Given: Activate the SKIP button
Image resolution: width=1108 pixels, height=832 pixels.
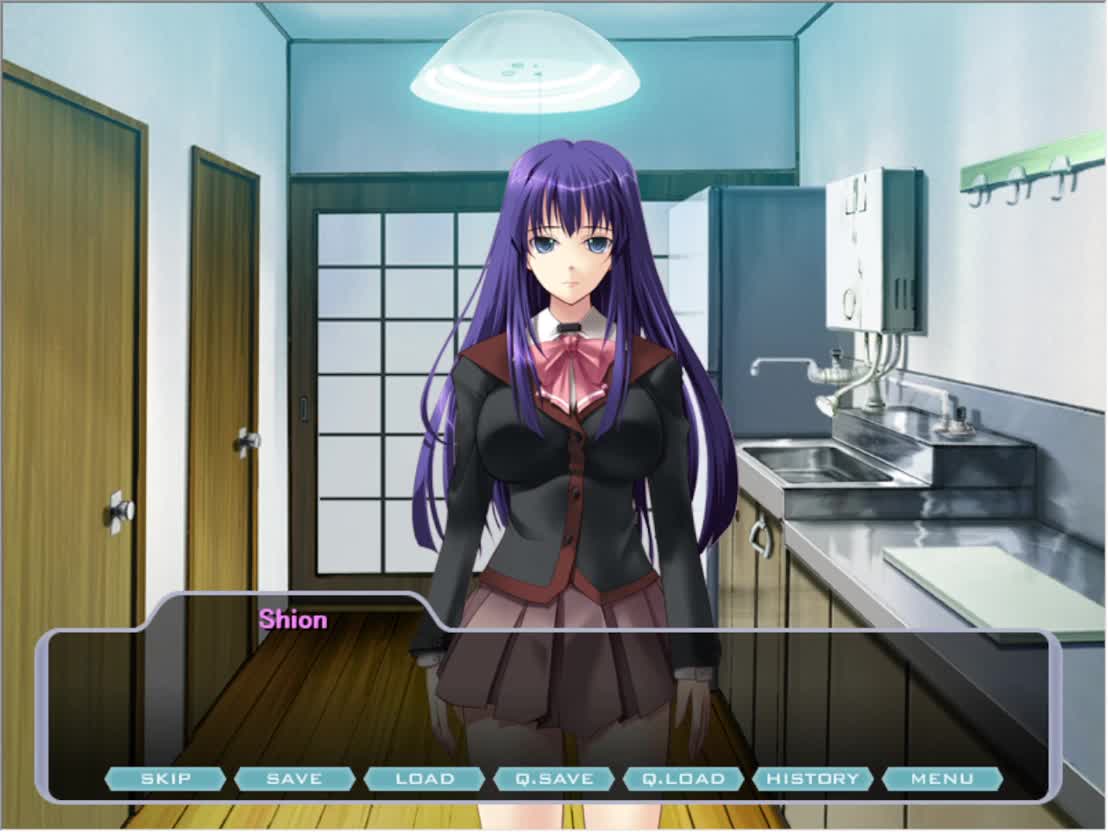Looking at the screenshot, I should 165,779.
